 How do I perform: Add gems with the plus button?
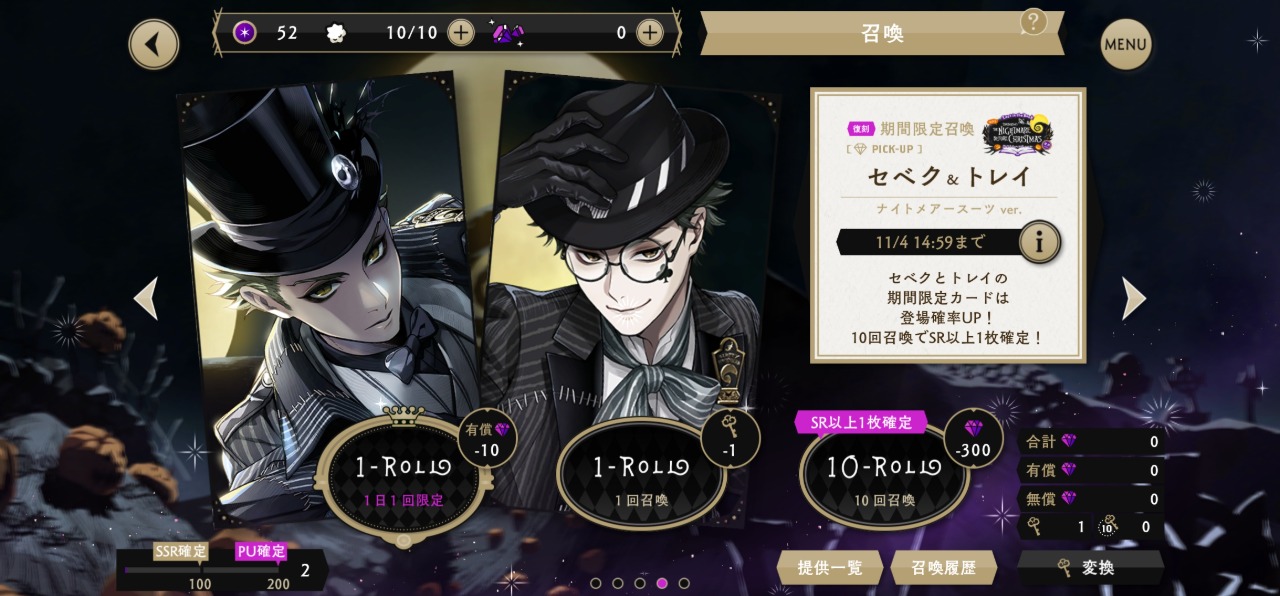(x=650, y=33)
